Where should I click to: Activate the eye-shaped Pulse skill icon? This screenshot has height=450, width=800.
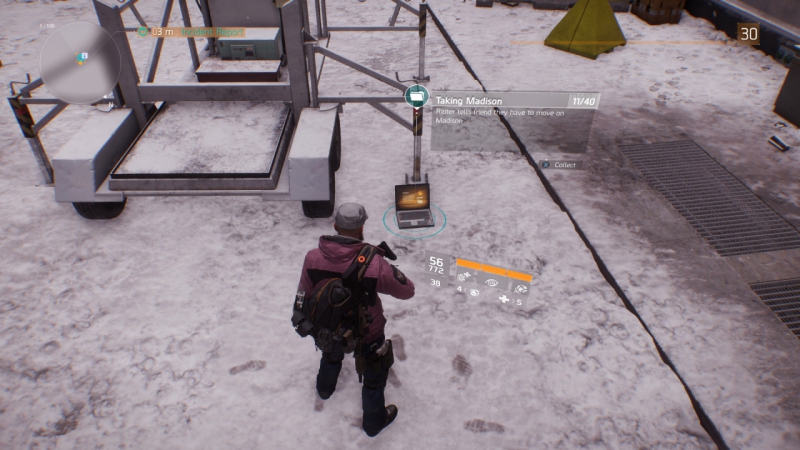491,283
